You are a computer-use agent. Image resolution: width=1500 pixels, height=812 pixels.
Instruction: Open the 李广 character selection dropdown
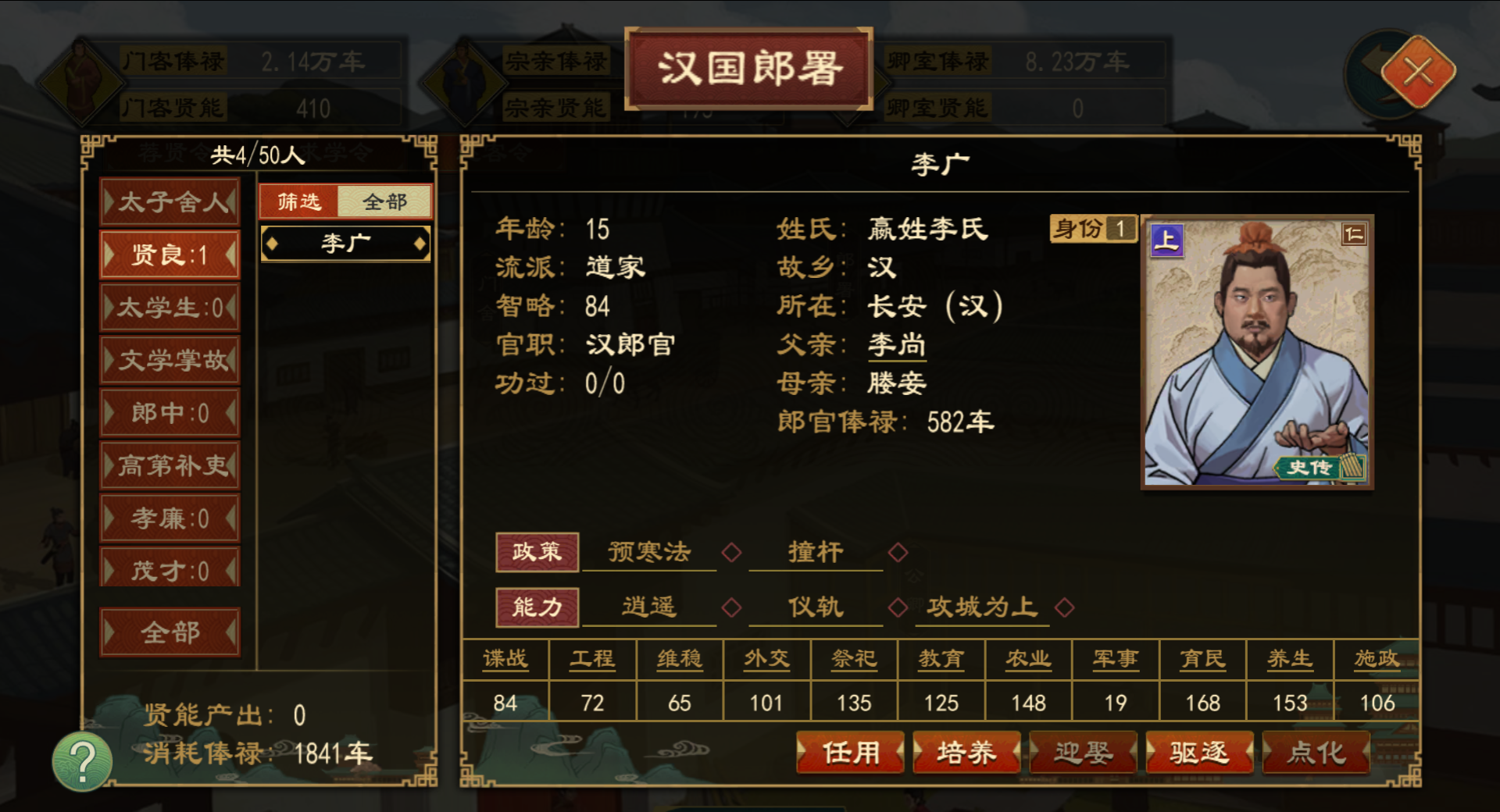pos(346,243)
